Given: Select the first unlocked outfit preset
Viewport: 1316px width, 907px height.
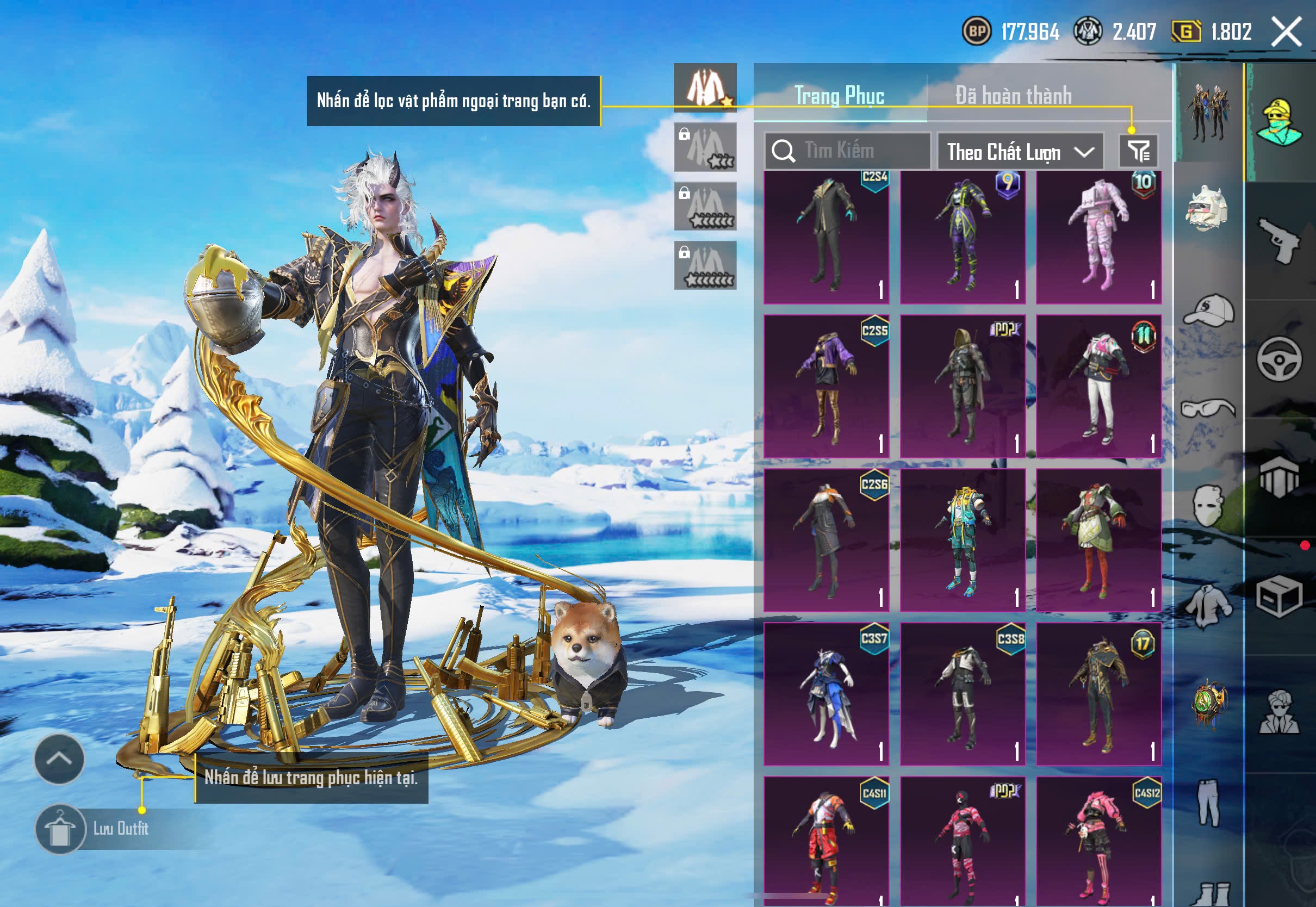Looking at the screenshot, I should click(705, 88).
